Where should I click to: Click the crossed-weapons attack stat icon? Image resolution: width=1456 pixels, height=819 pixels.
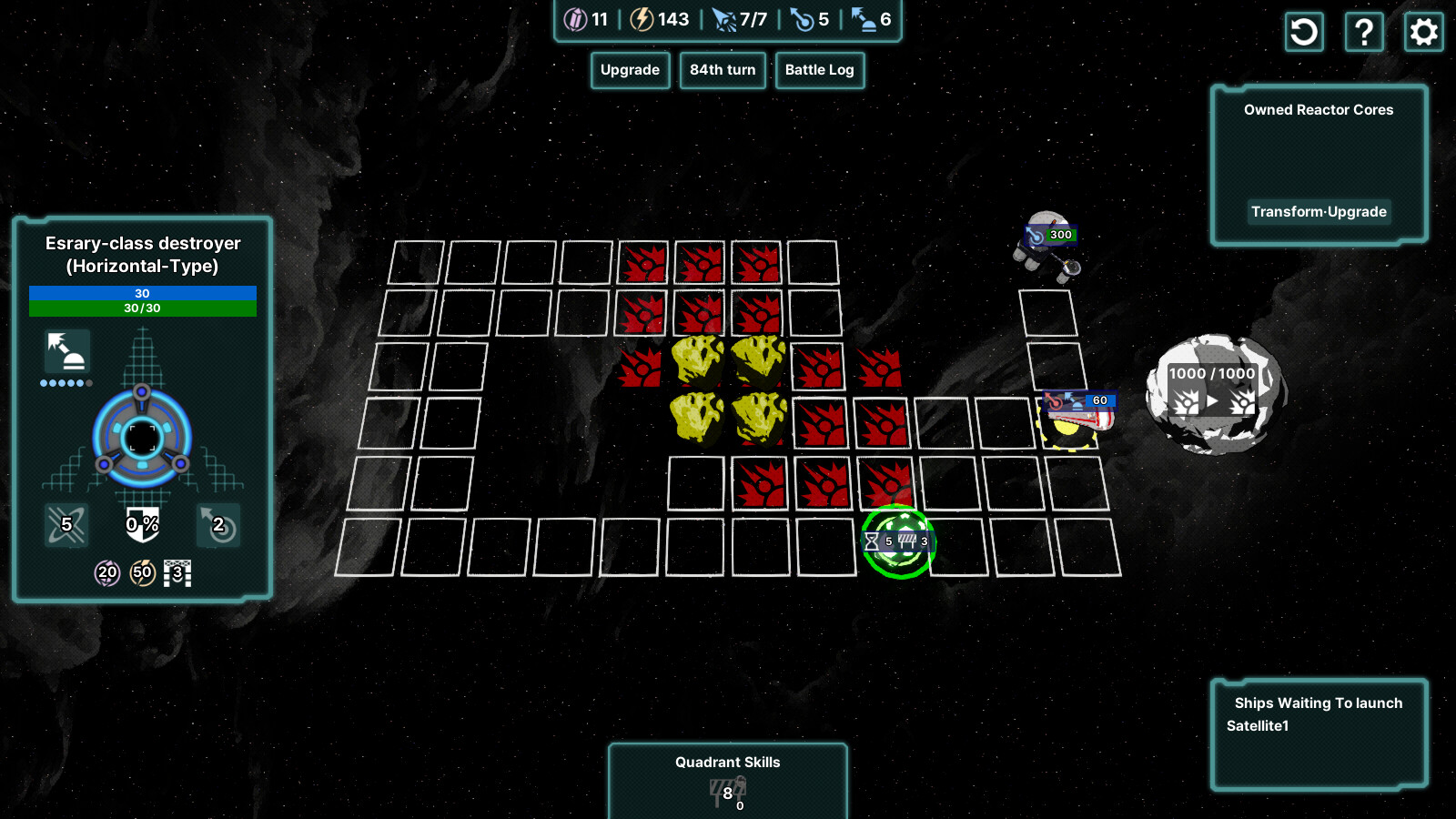pos(66,525)
